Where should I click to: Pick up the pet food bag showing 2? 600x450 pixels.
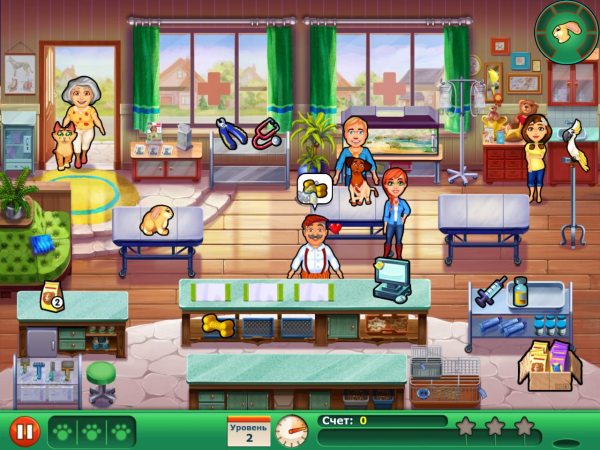pyautogui.click(x=49, y=298)
